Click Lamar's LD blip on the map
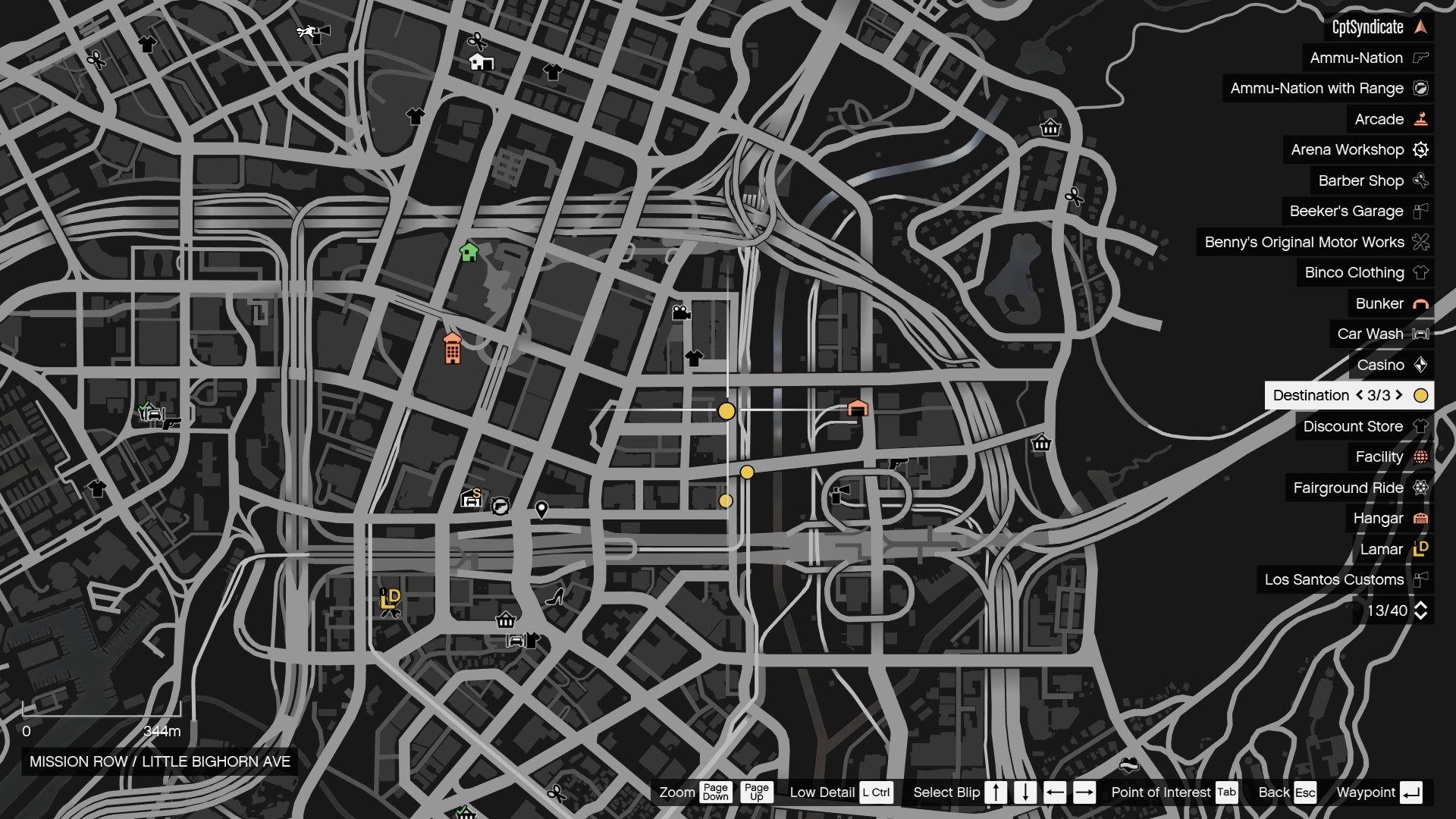The height and width of the screenshot is (819, 1456). click(391, 598)
